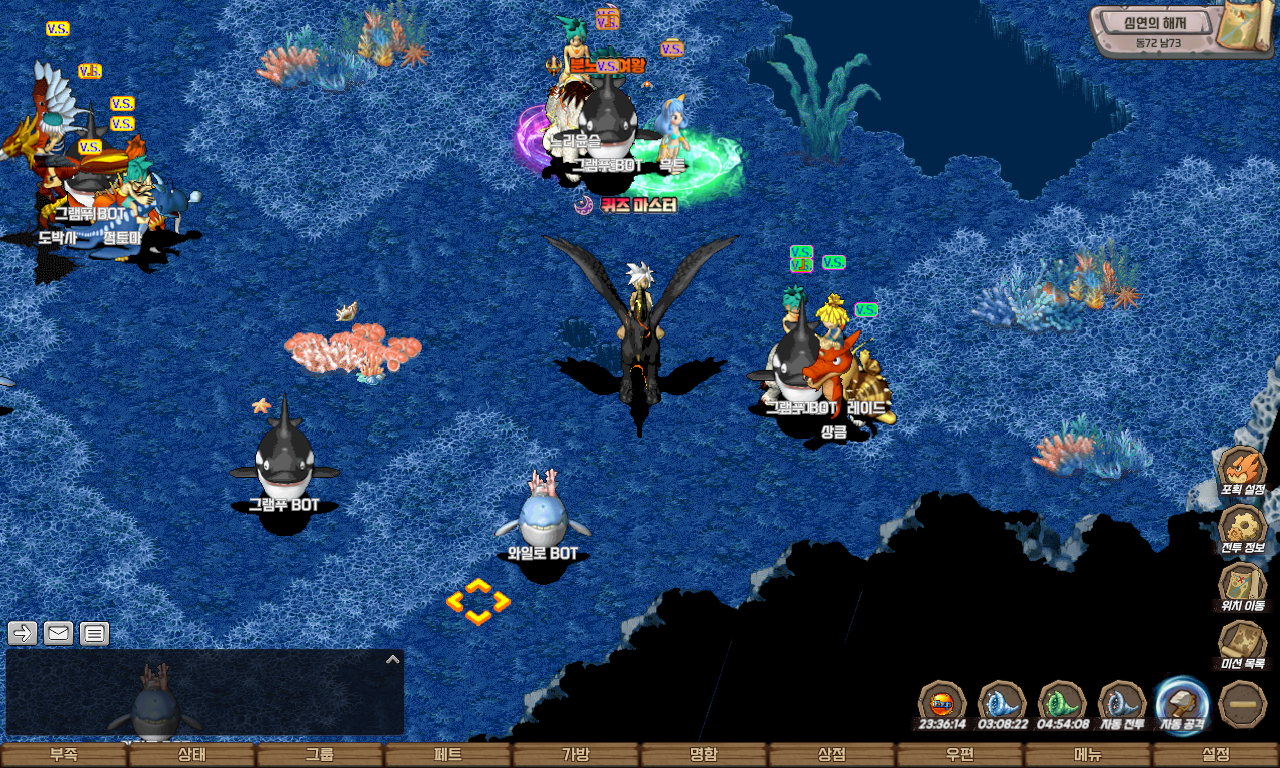Choose the 명함 (name card) menu button
The image size is (1280, 768).
point(704,755)
